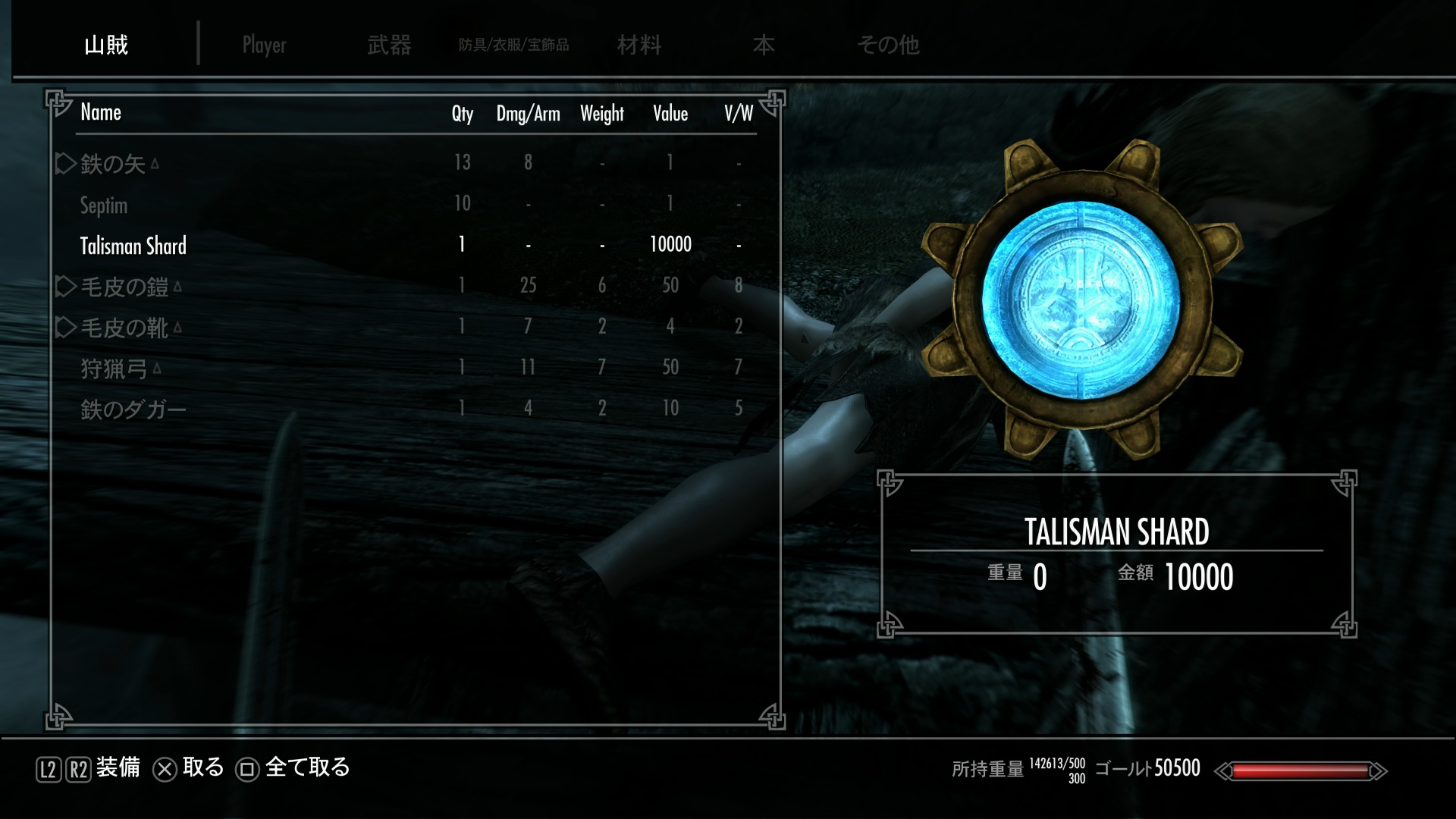Switch to the 山賊 container tab
This screenshot has height=819, width=1456.
106,45
